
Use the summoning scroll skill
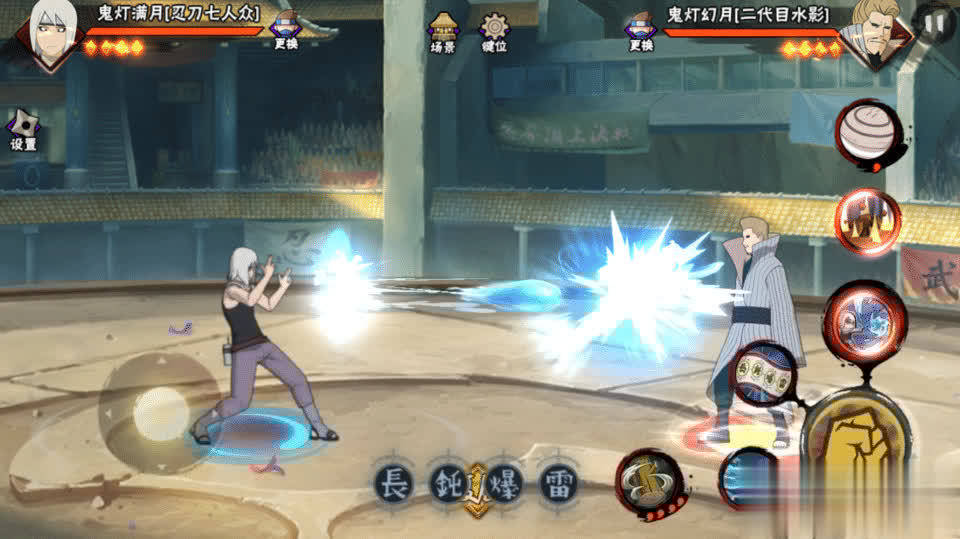[x=648, y=482]
